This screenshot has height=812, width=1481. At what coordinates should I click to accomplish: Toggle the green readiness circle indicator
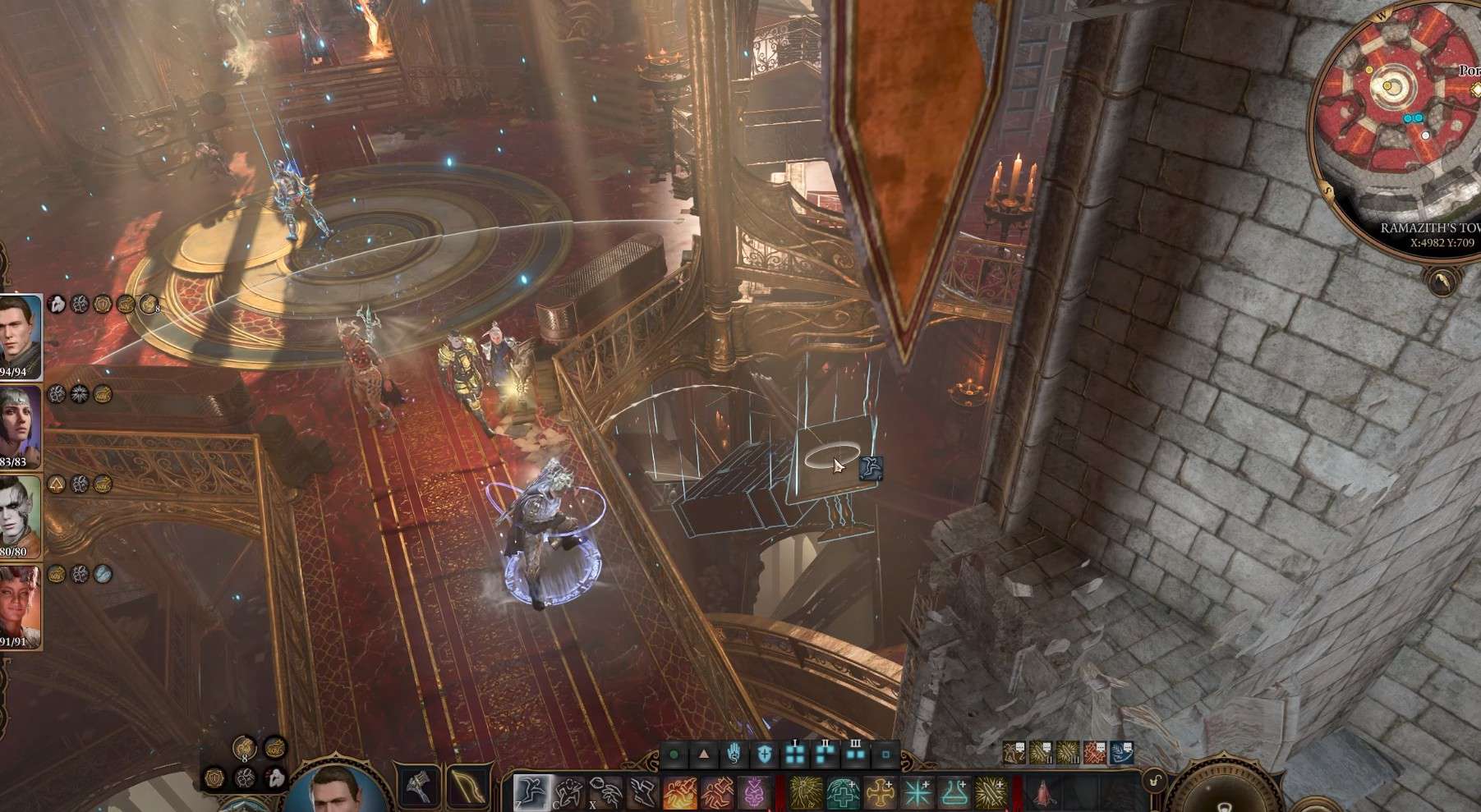pyautogui.click(x=673, y=755)
